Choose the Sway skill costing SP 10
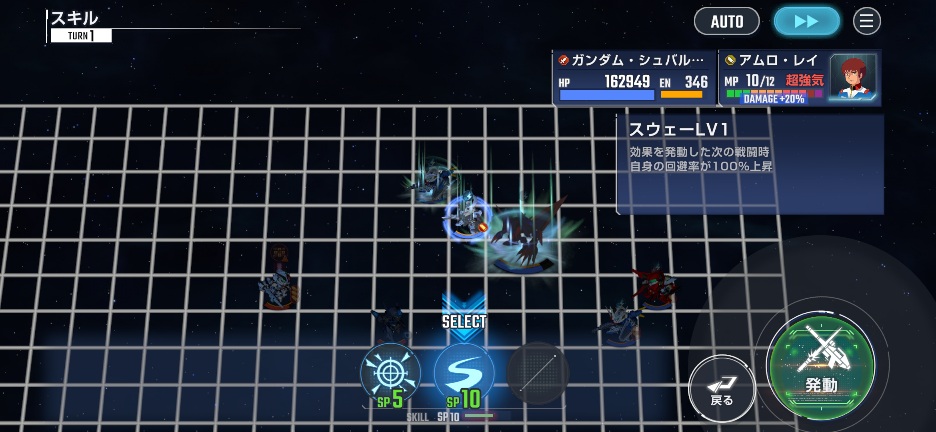The image size is (936, 432). pyautogui.click(x=463, y=374)
